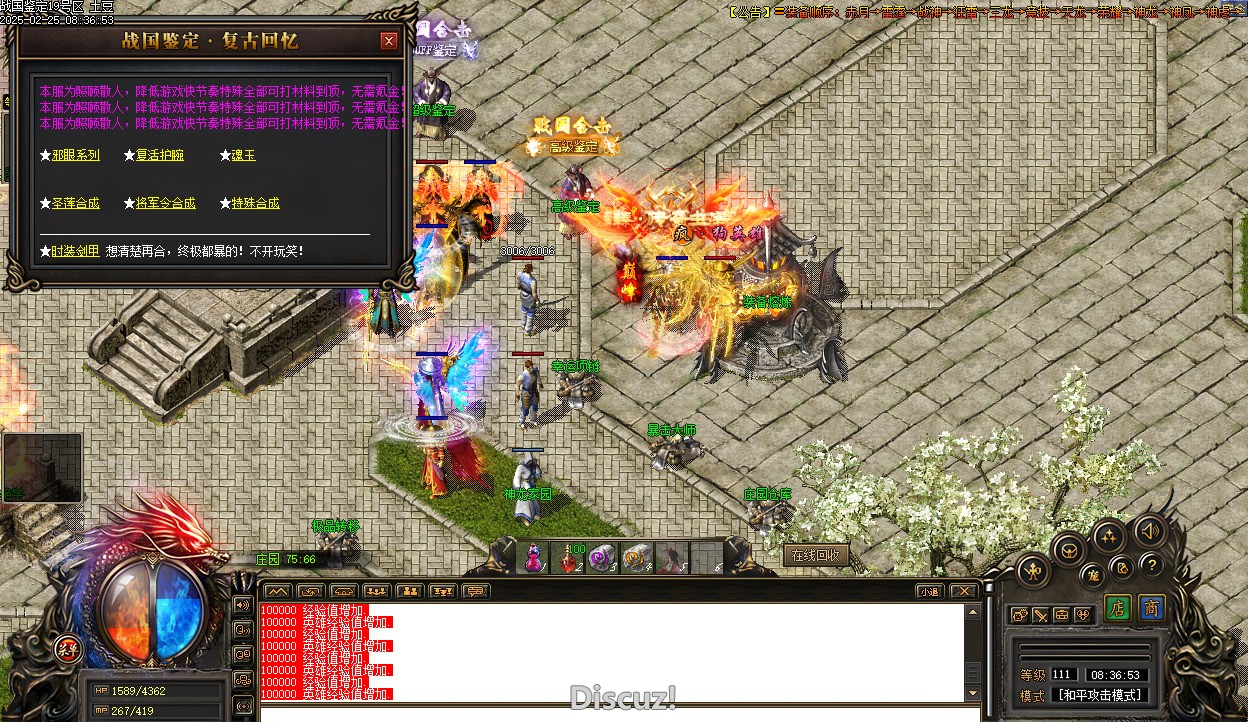1248x722 pixels.
Task: Open 圣莲合成 crafting option
Action: pos(76,203)
